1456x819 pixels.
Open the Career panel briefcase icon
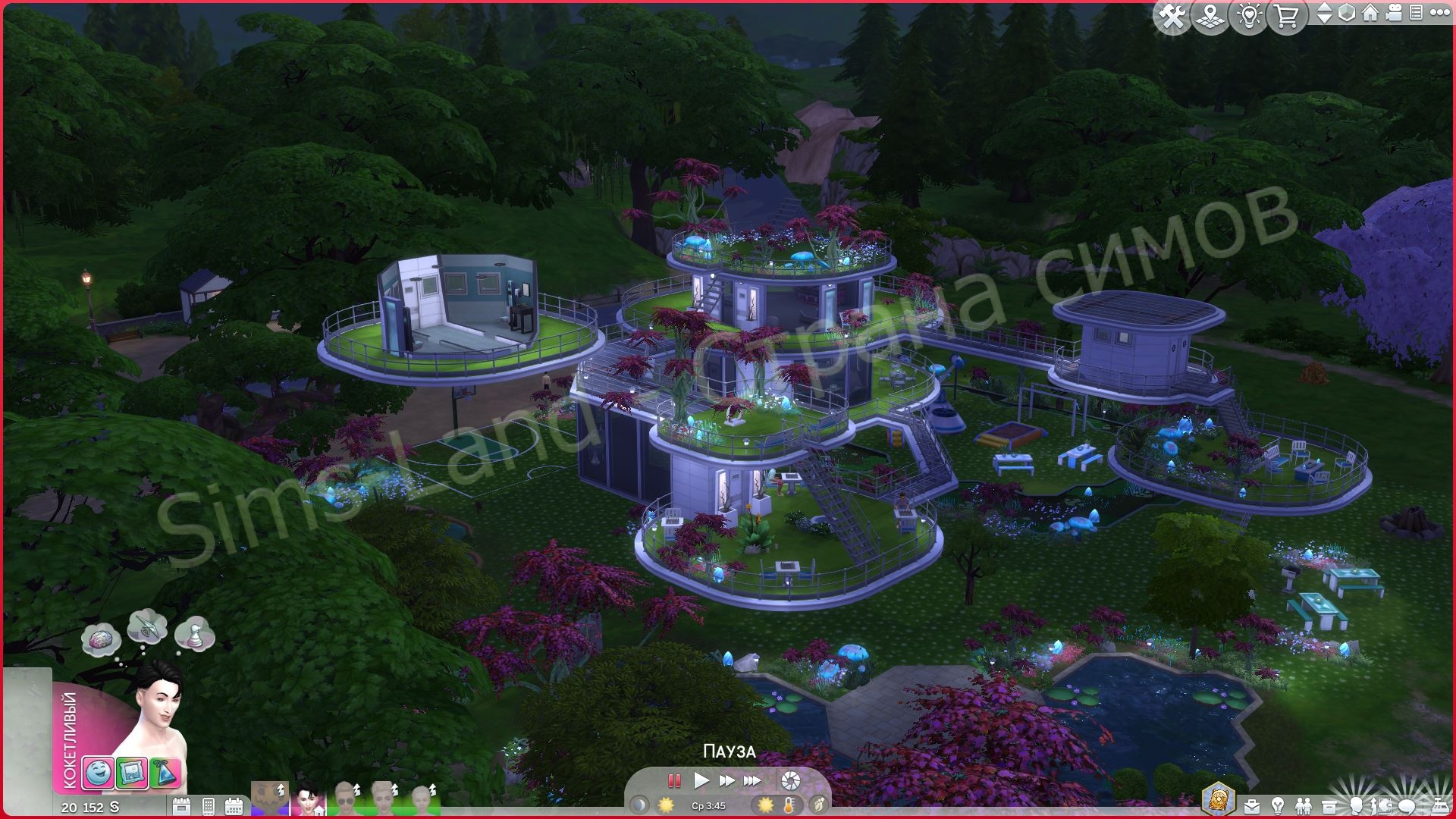click(x=1252, y=805)
